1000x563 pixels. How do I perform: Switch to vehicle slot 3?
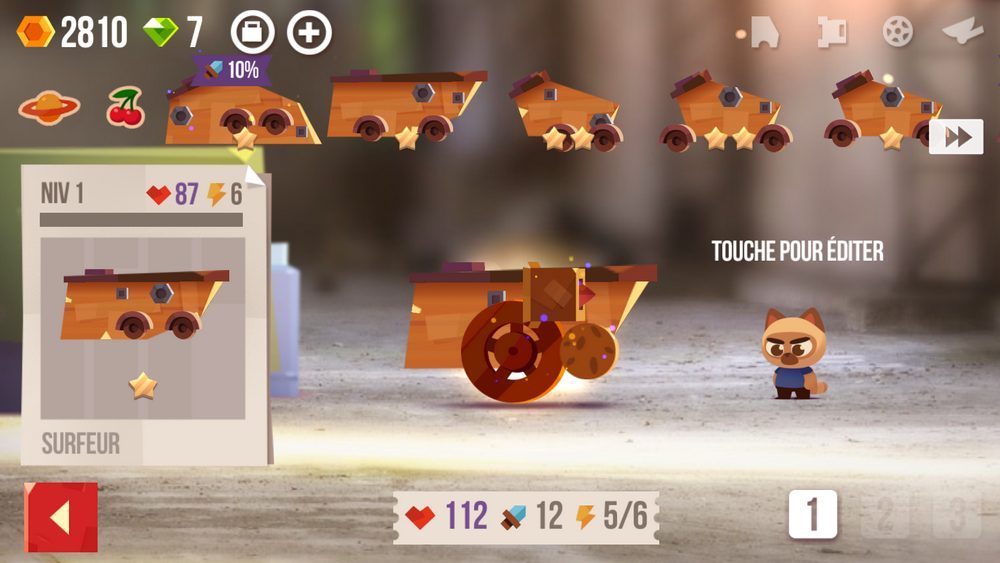click(x=957, y=515)
